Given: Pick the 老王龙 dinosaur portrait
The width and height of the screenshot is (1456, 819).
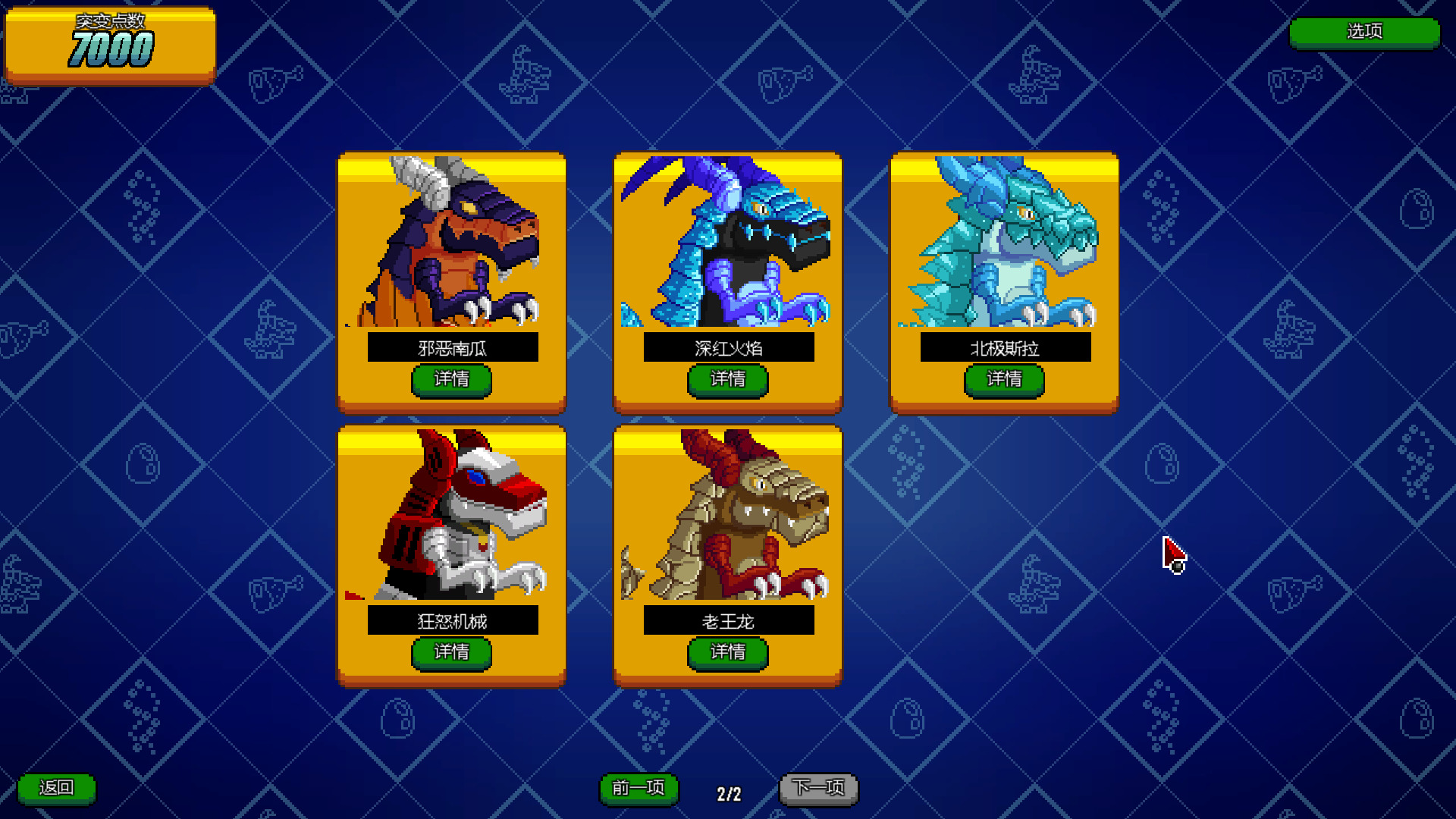Looking at the screenshot, I should point(727,516).
